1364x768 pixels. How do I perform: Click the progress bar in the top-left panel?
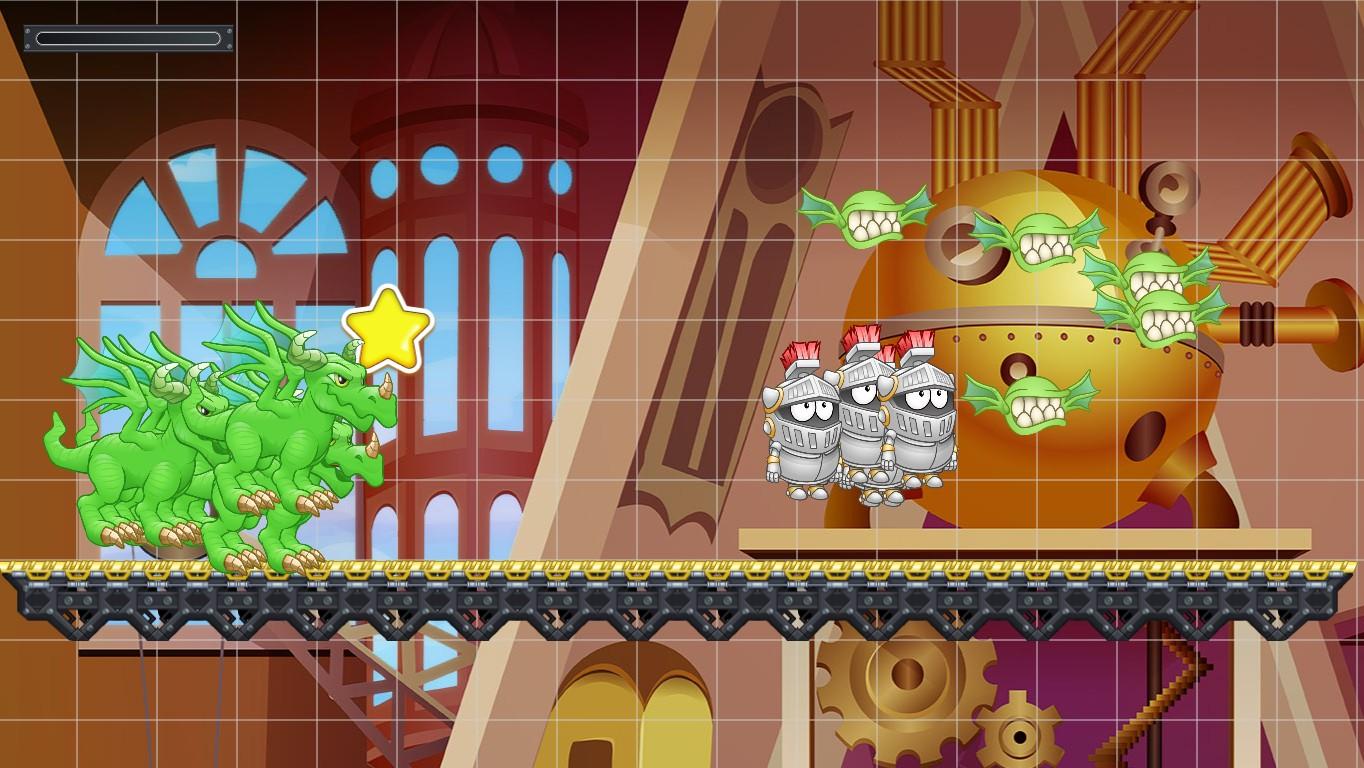click(127, 38)
